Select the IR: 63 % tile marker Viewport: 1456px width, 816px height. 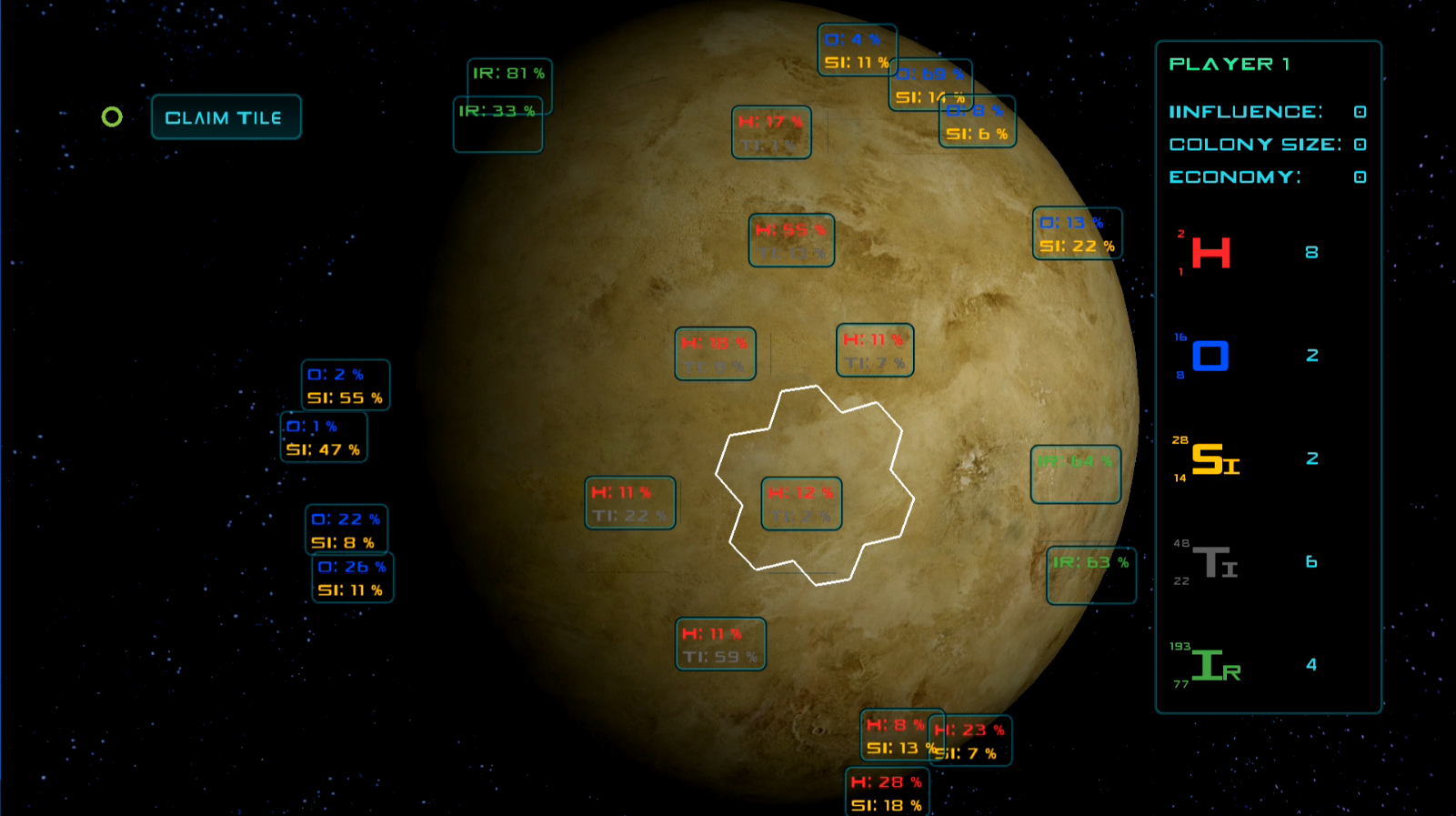coord(1090,575)
